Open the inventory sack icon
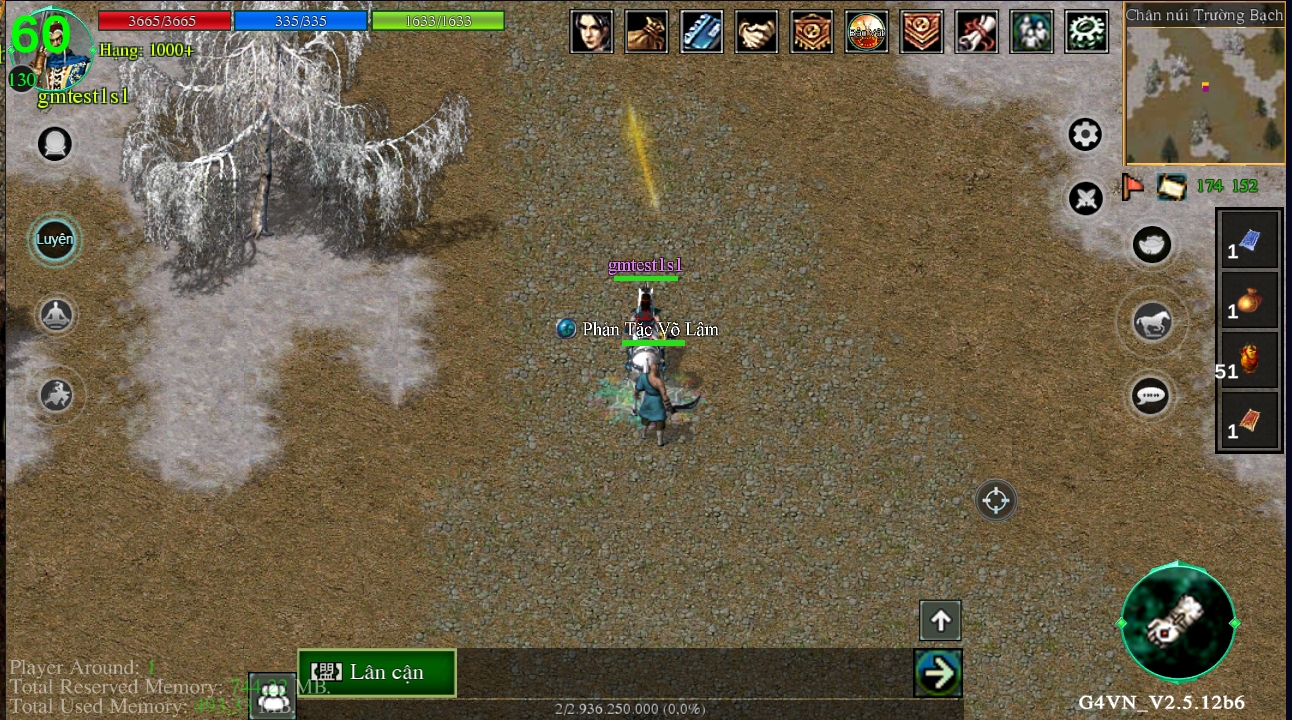This screenshot has width=1292, height=720. [646, 31]
